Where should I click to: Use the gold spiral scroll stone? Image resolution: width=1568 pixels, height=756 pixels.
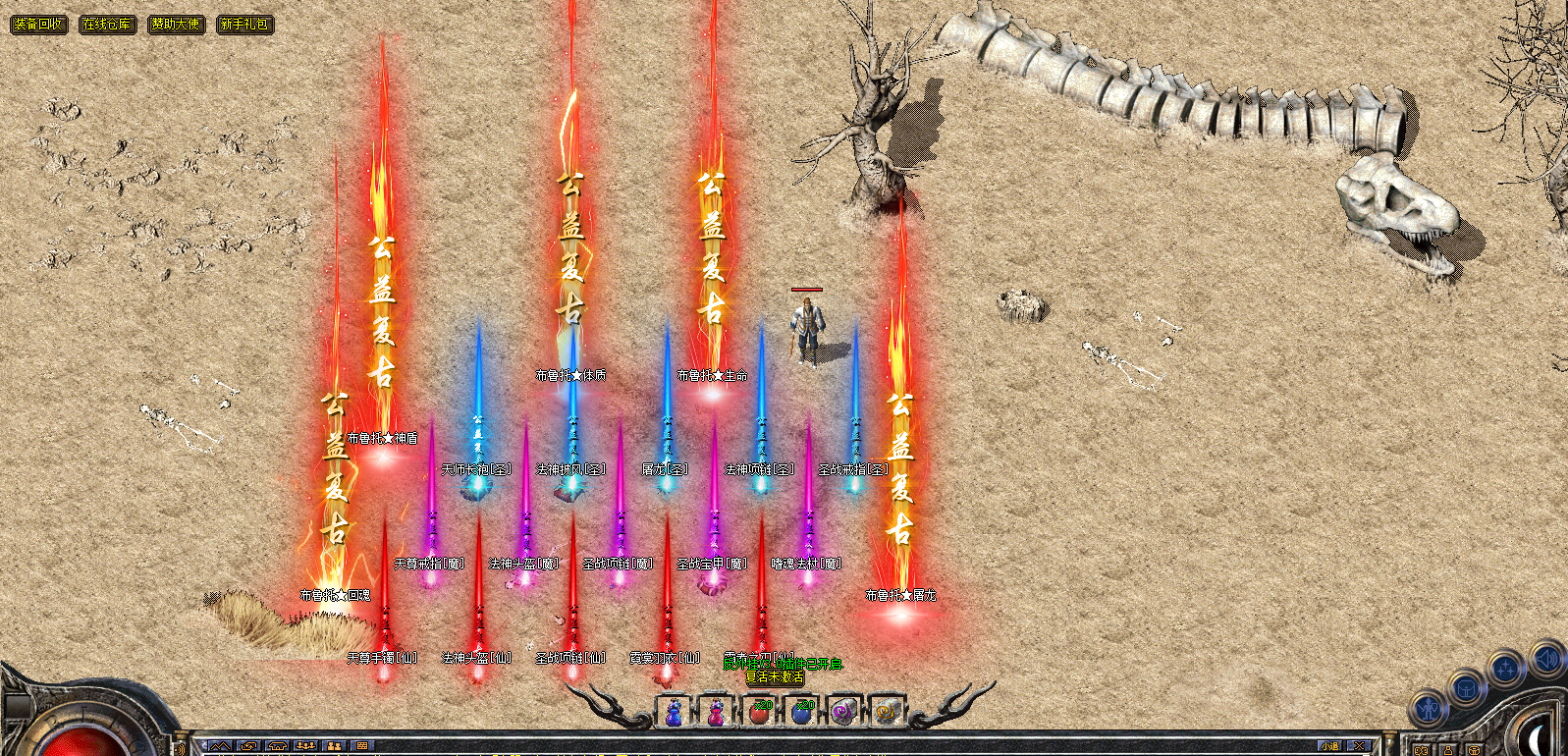[887, 713]
